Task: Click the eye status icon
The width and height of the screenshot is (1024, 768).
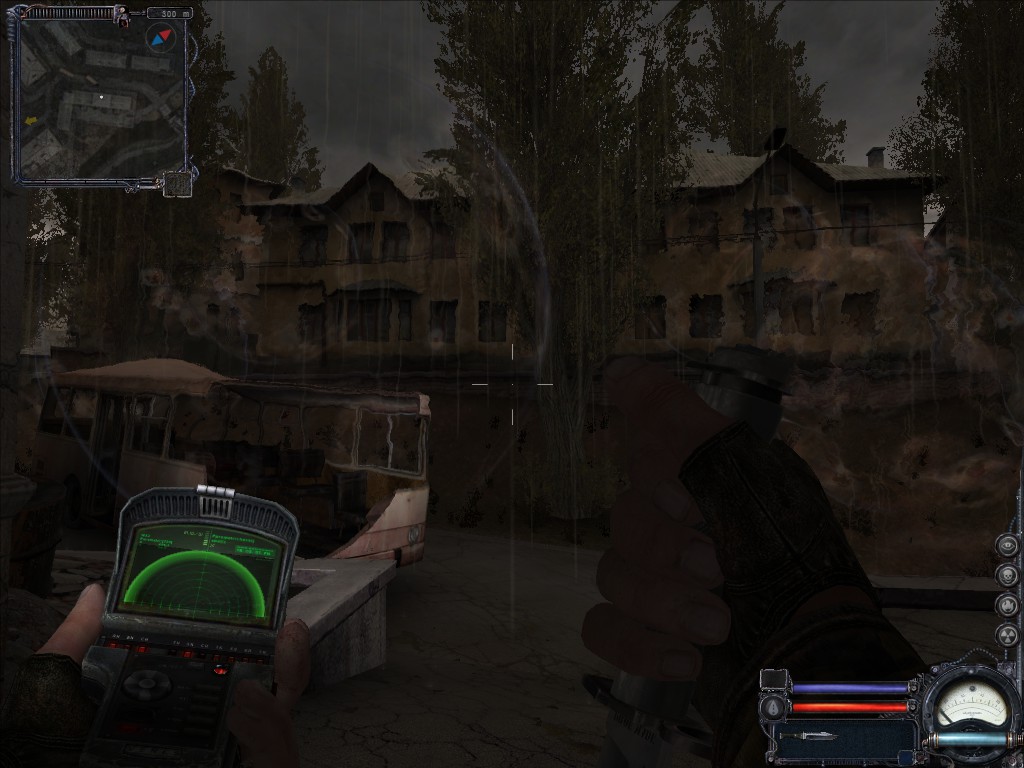Action: tap(1007, 546)
